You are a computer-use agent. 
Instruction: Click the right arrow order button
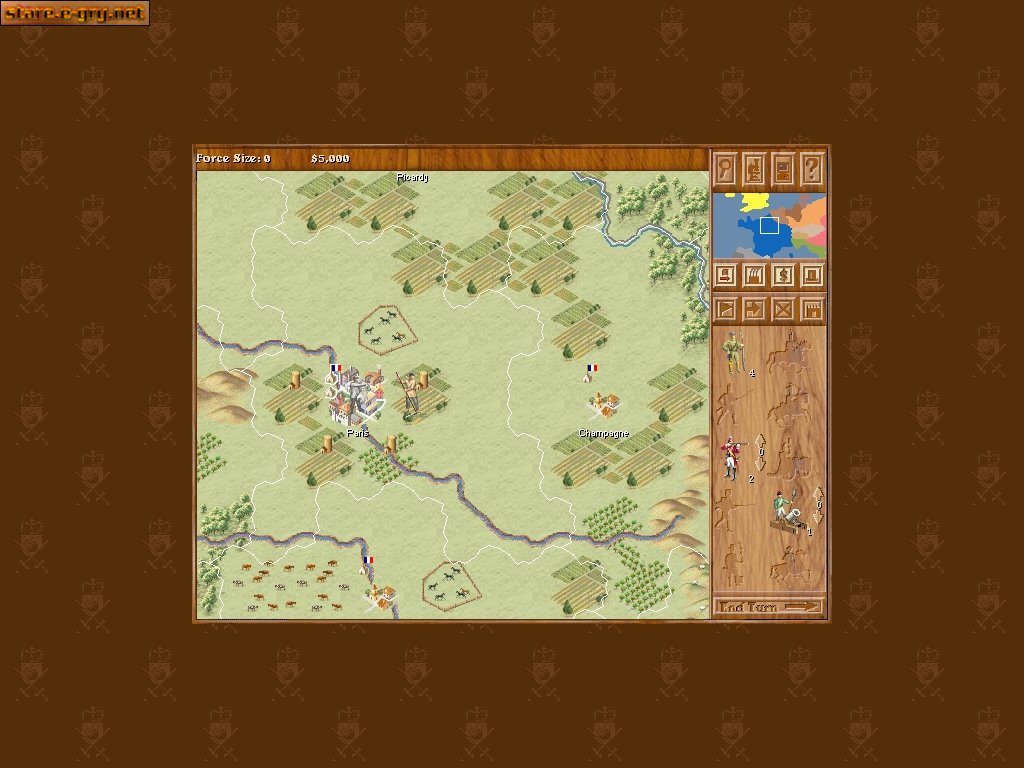coord(755,310)
